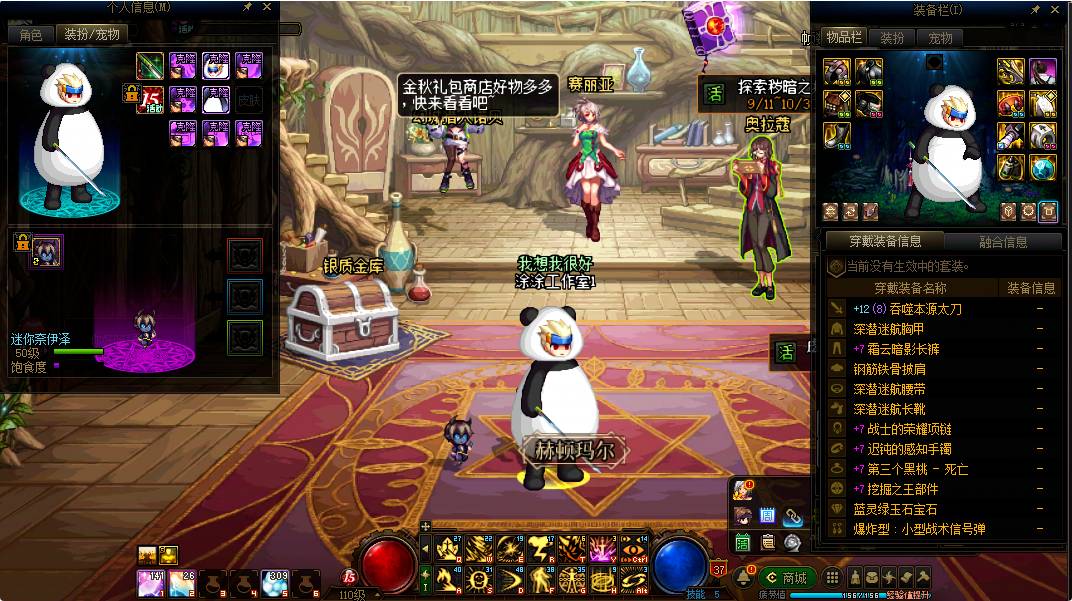Switch to the 装扮 tab in equipment window
This screenshot has width=1072, height=601.
(892, 38)
